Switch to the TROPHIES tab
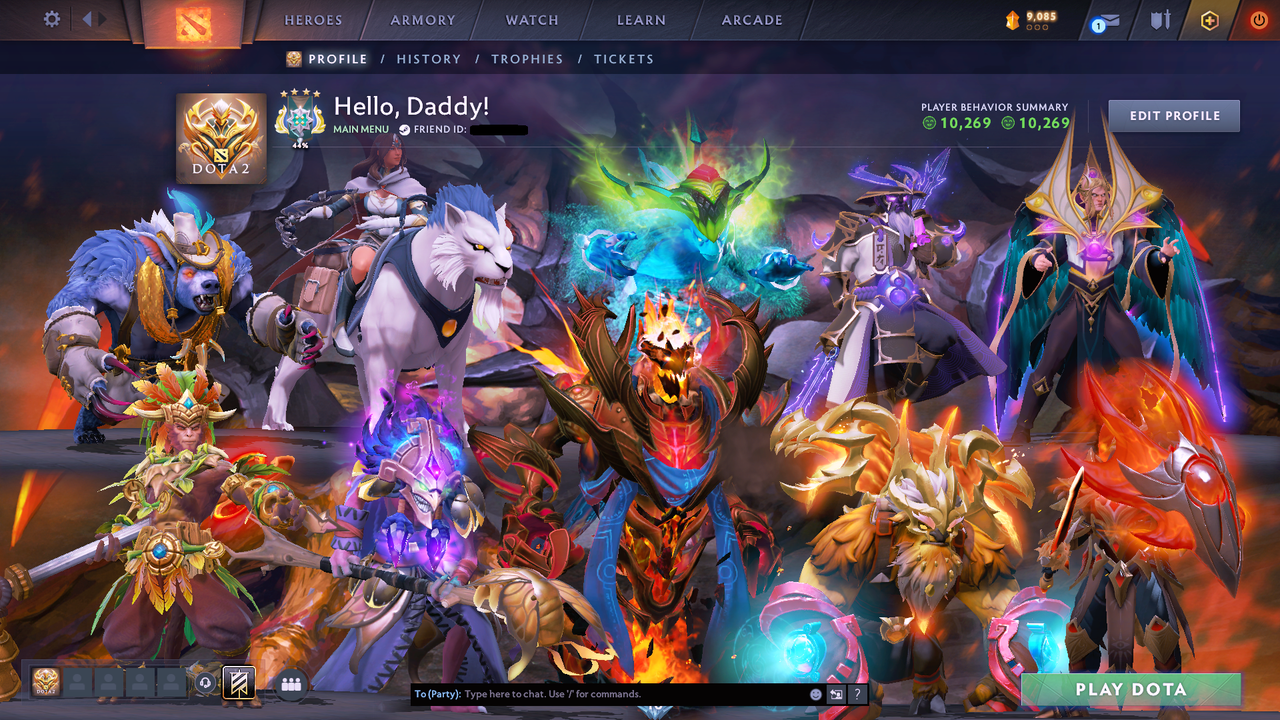The width and height of the screenshot is (1280, 720). [527, 59]
